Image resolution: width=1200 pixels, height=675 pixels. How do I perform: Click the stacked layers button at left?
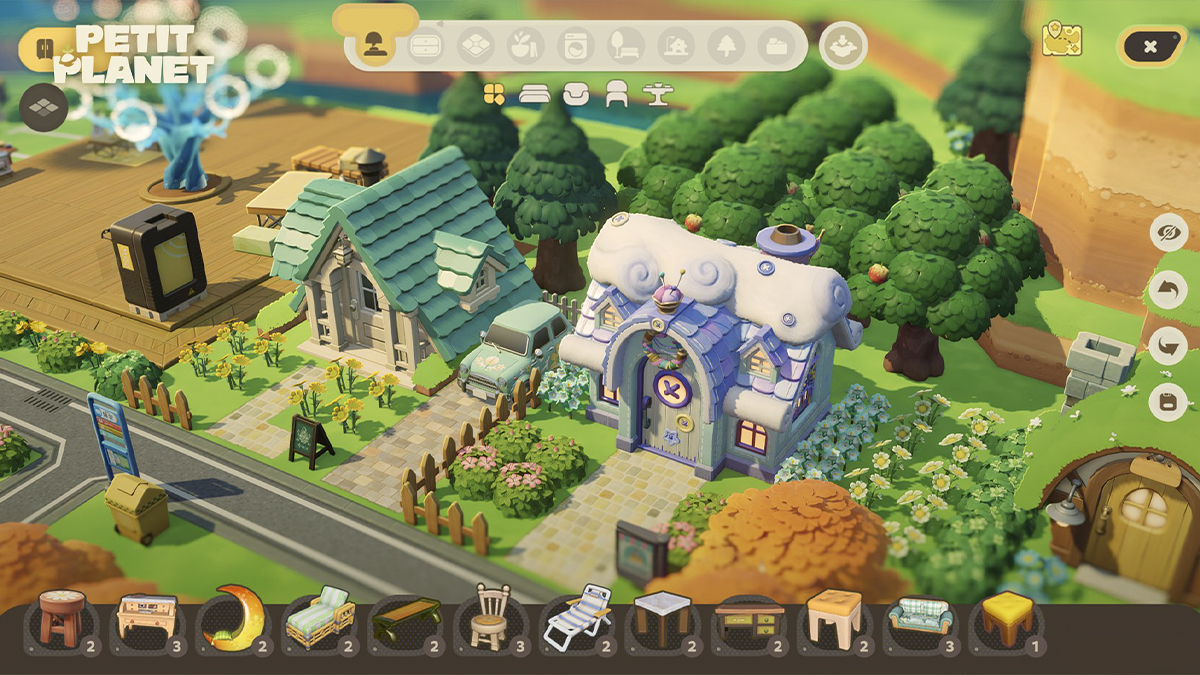coord(44,107)
